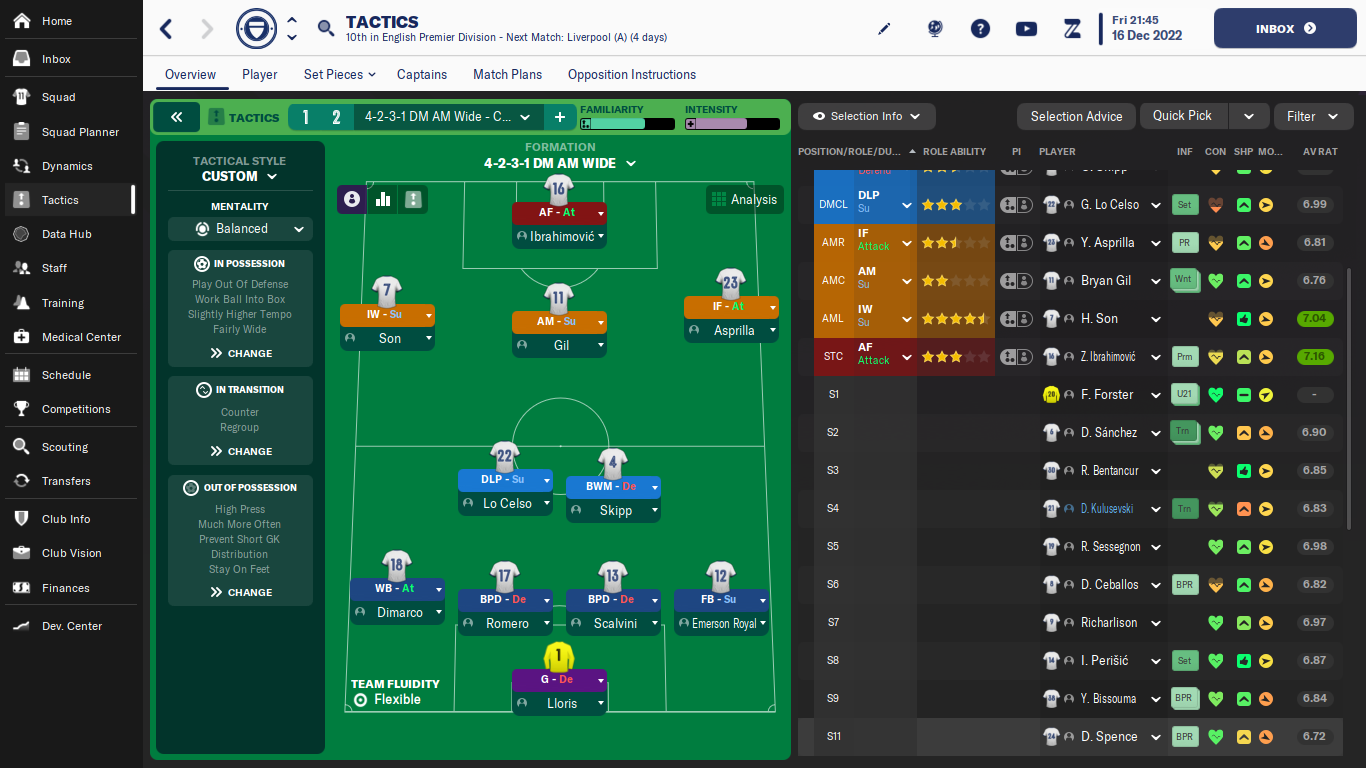1366x768 pixels.
Task: Collapse the tactics panel with double-chevron button
Action: (x=176, y=117)
